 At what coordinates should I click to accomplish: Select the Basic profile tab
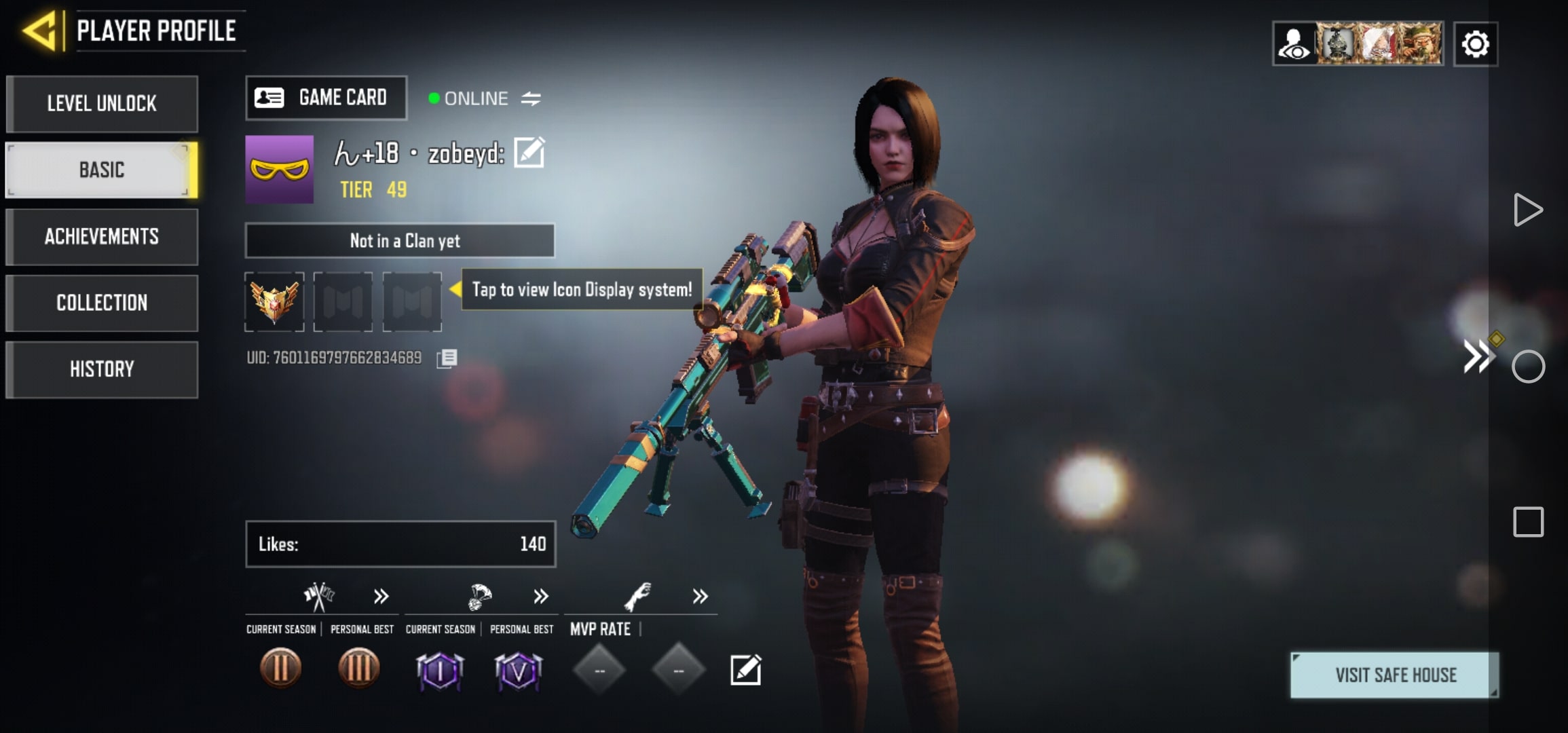pyautogui.click(x=102, y=170)
